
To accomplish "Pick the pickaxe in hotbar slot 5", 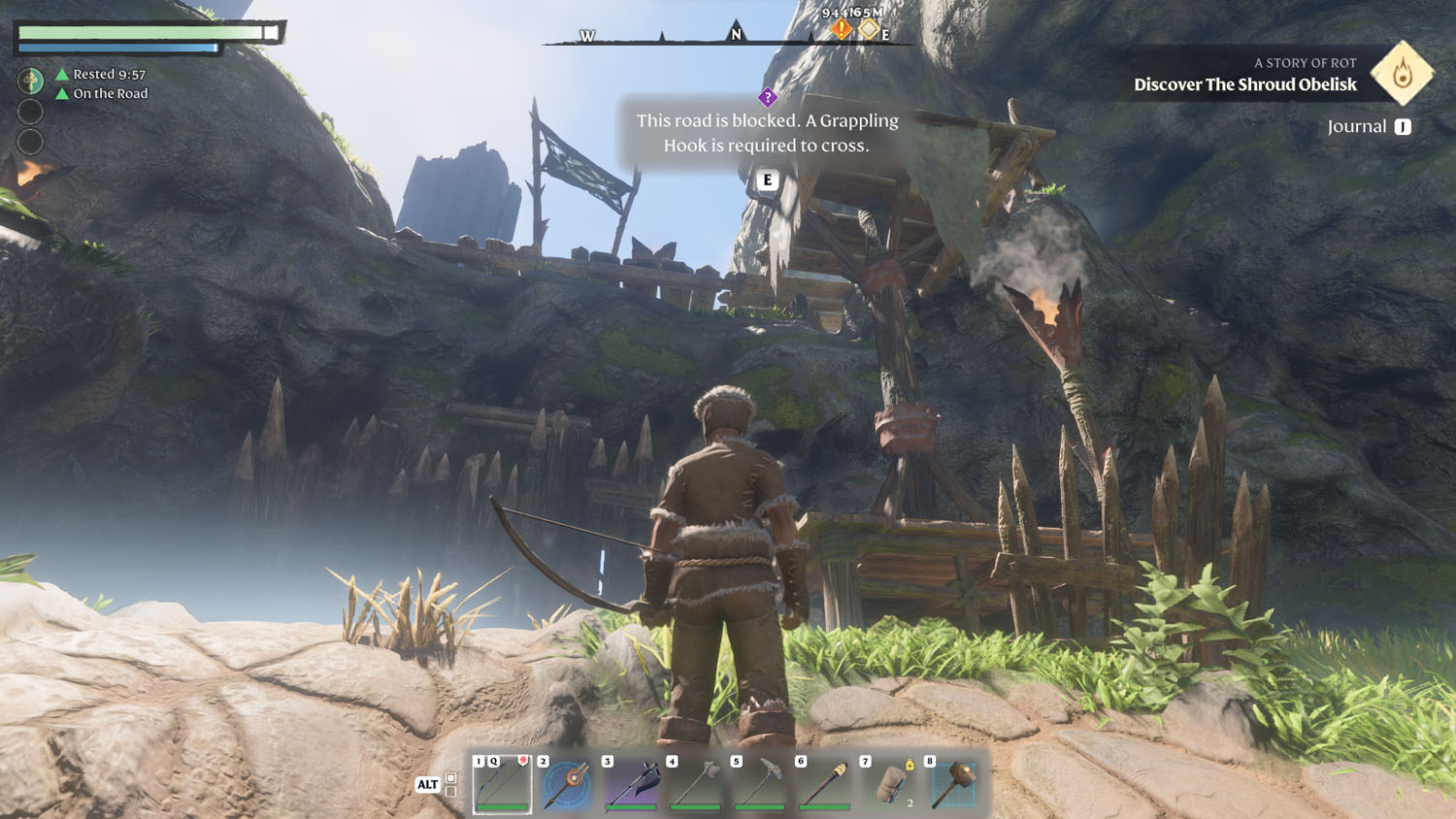I will point(761,783).
